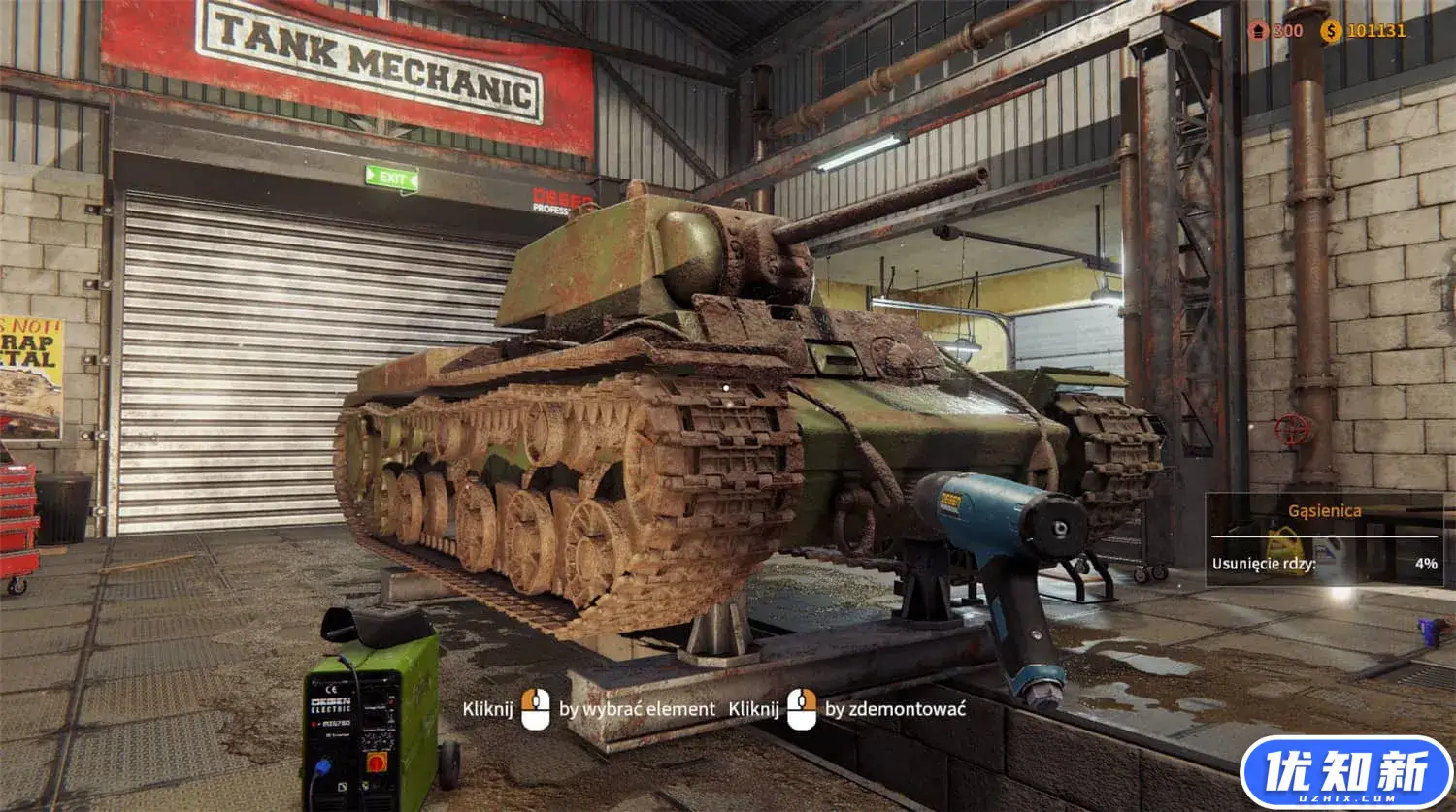This screenshot has height=812, width=1456.
Task: Click the yellow dollar coin icon
Action: click(1330, 30)
